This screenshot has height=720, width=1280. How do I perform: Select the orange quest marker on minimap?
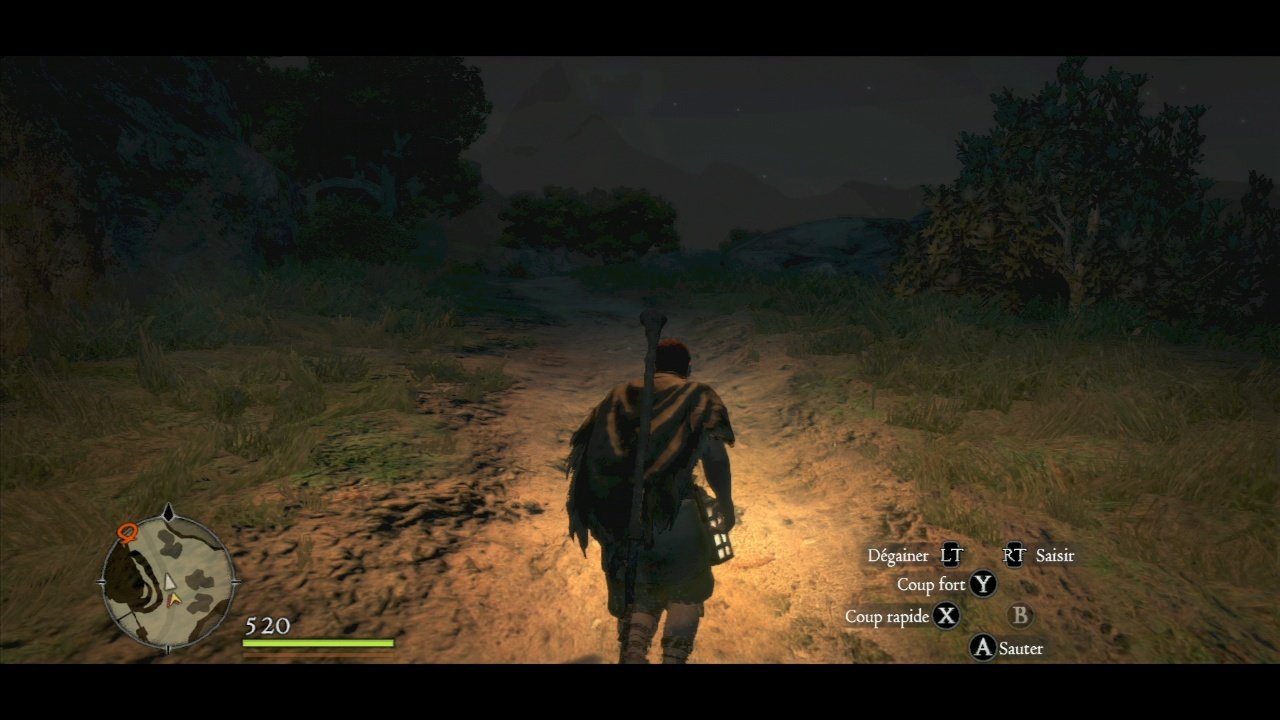(126, 532)
